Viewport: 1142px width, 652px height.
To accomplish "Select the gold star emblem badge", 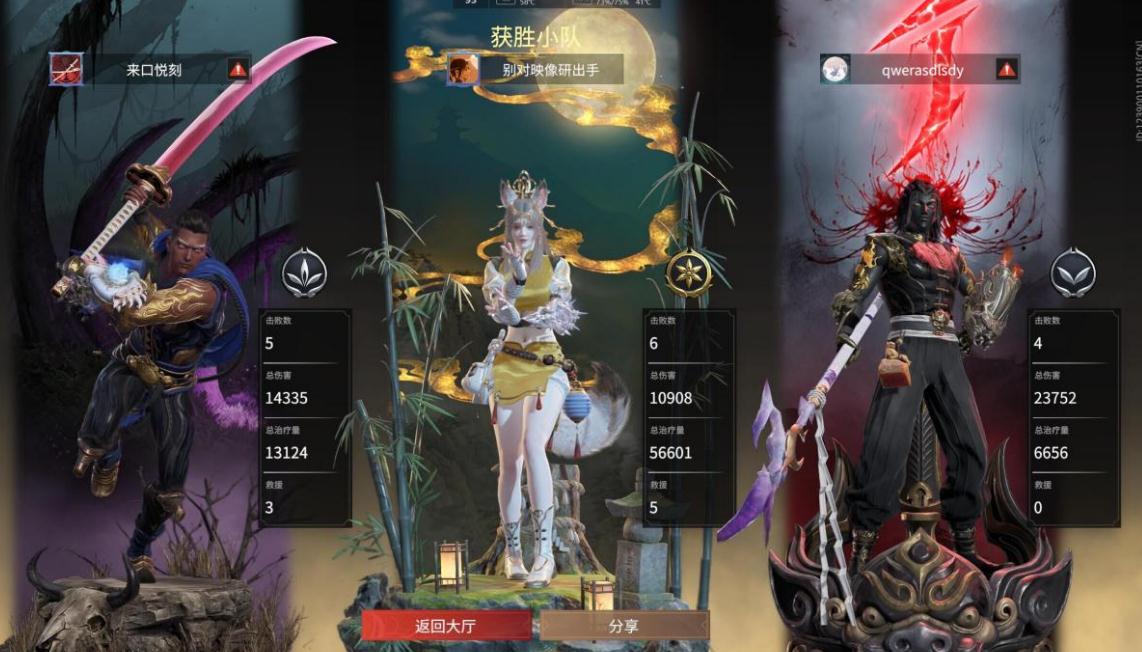I will click(x=687, y=272).
